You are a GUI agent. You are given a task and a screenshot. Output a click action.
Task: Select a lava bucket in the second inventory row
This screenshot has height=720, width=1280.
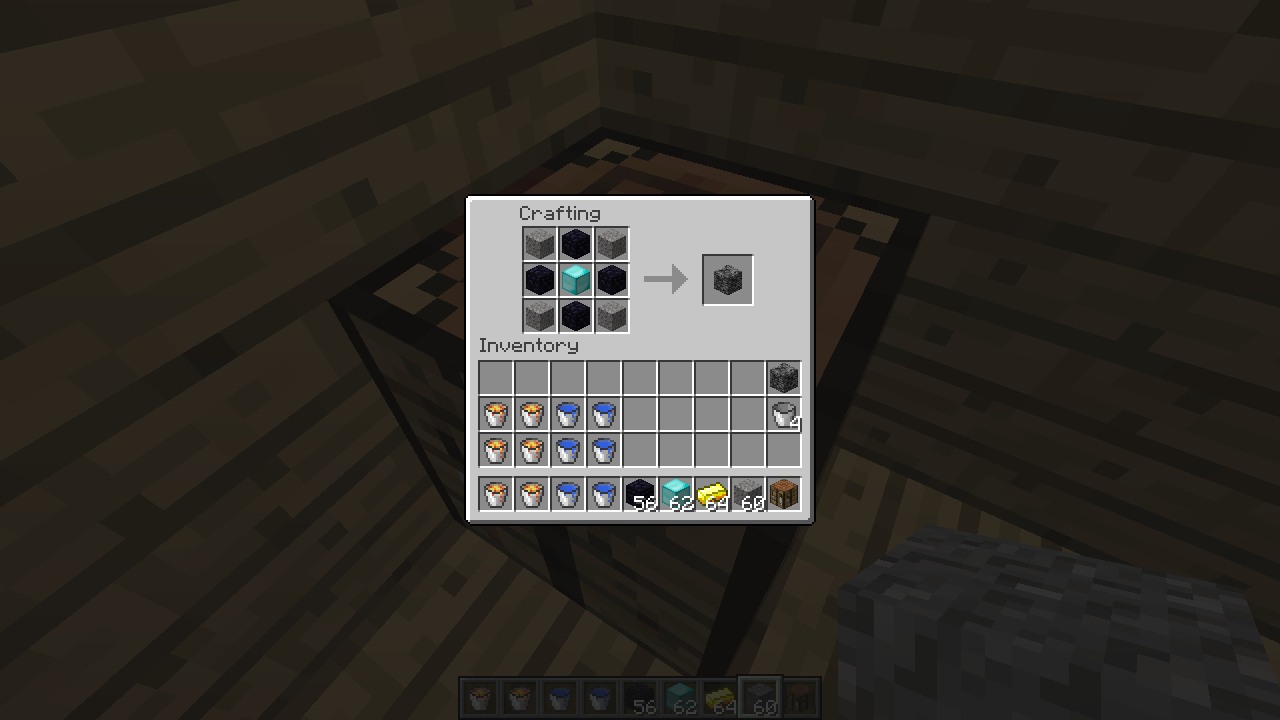(495, 414)
